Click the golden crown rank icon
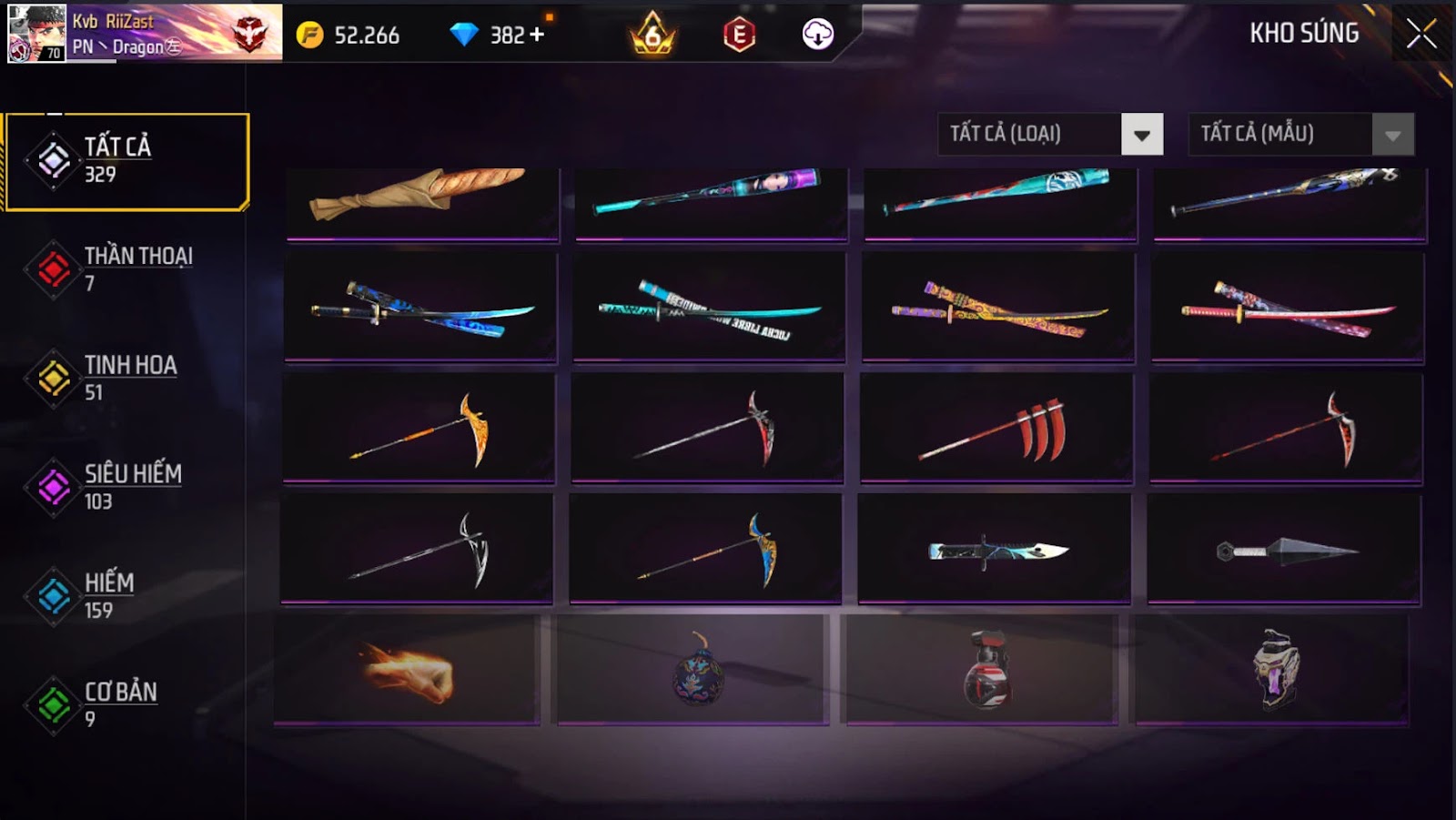This screenshot has height=820, width=1456. (x=652, y=35)
